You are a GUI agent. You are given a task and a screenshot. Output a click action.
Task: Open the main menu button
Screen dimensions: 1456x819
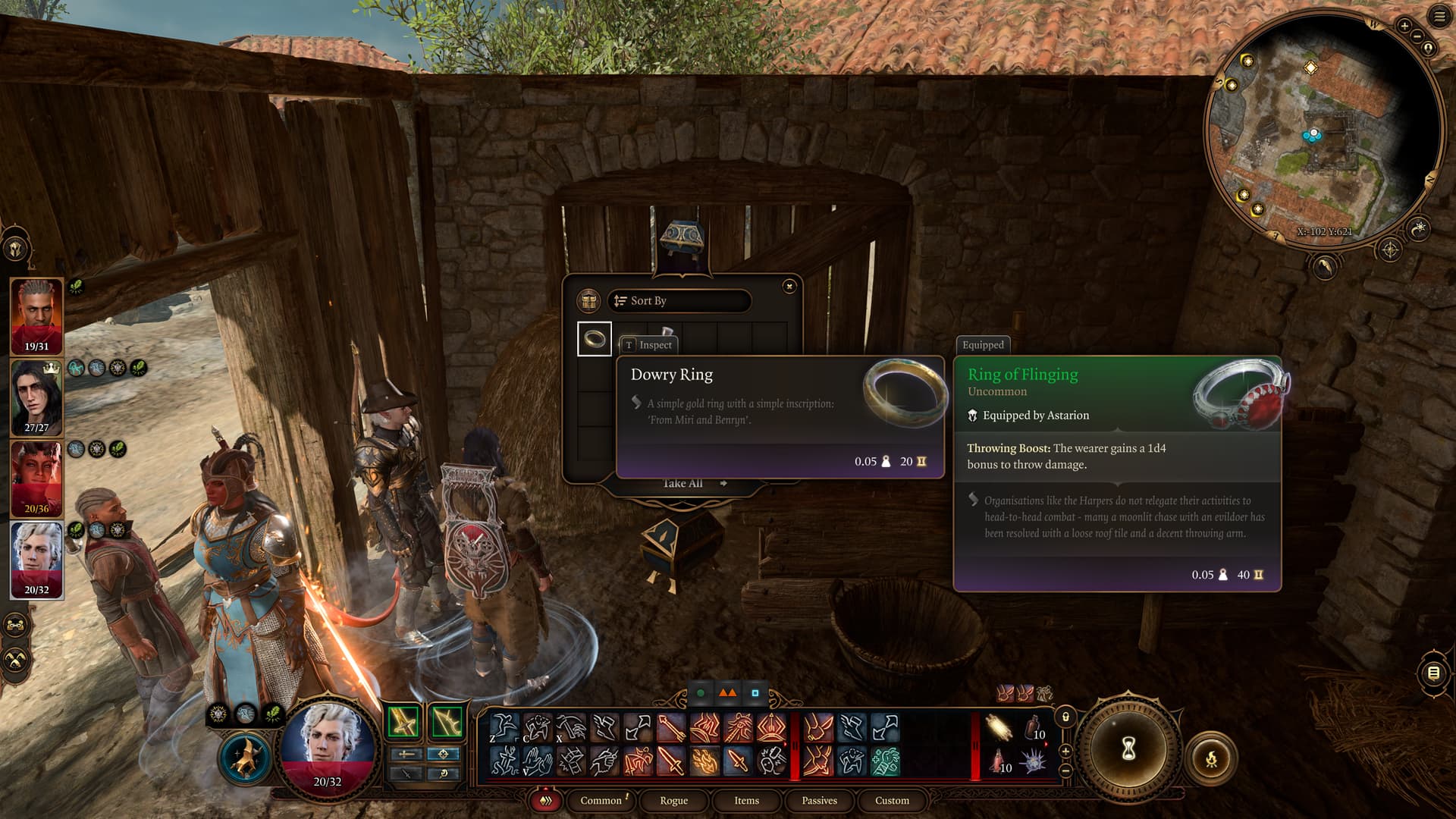(1439, 17)
